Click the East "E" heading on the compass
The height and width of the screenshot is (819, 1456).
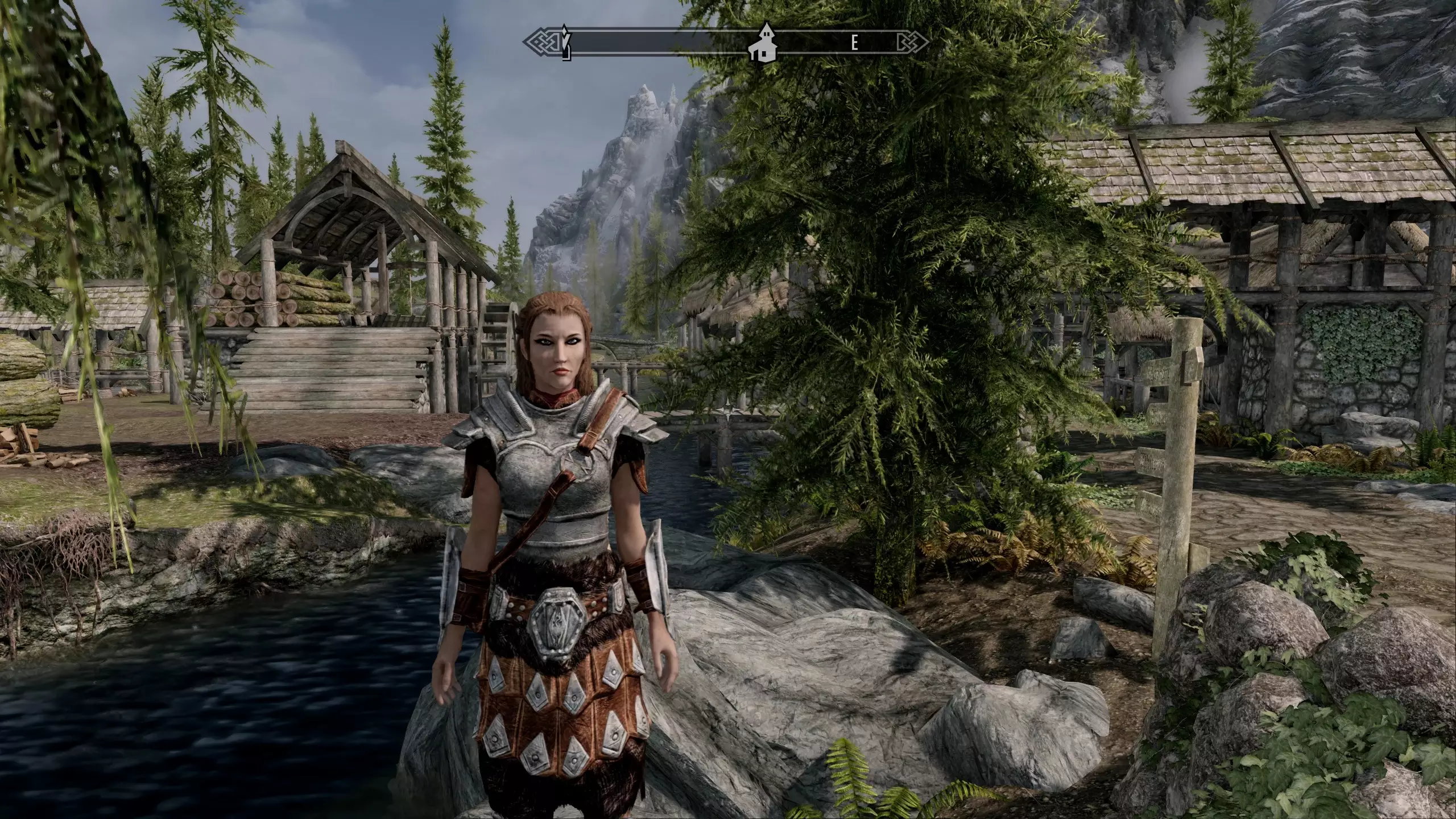click(x=854, y=43)
